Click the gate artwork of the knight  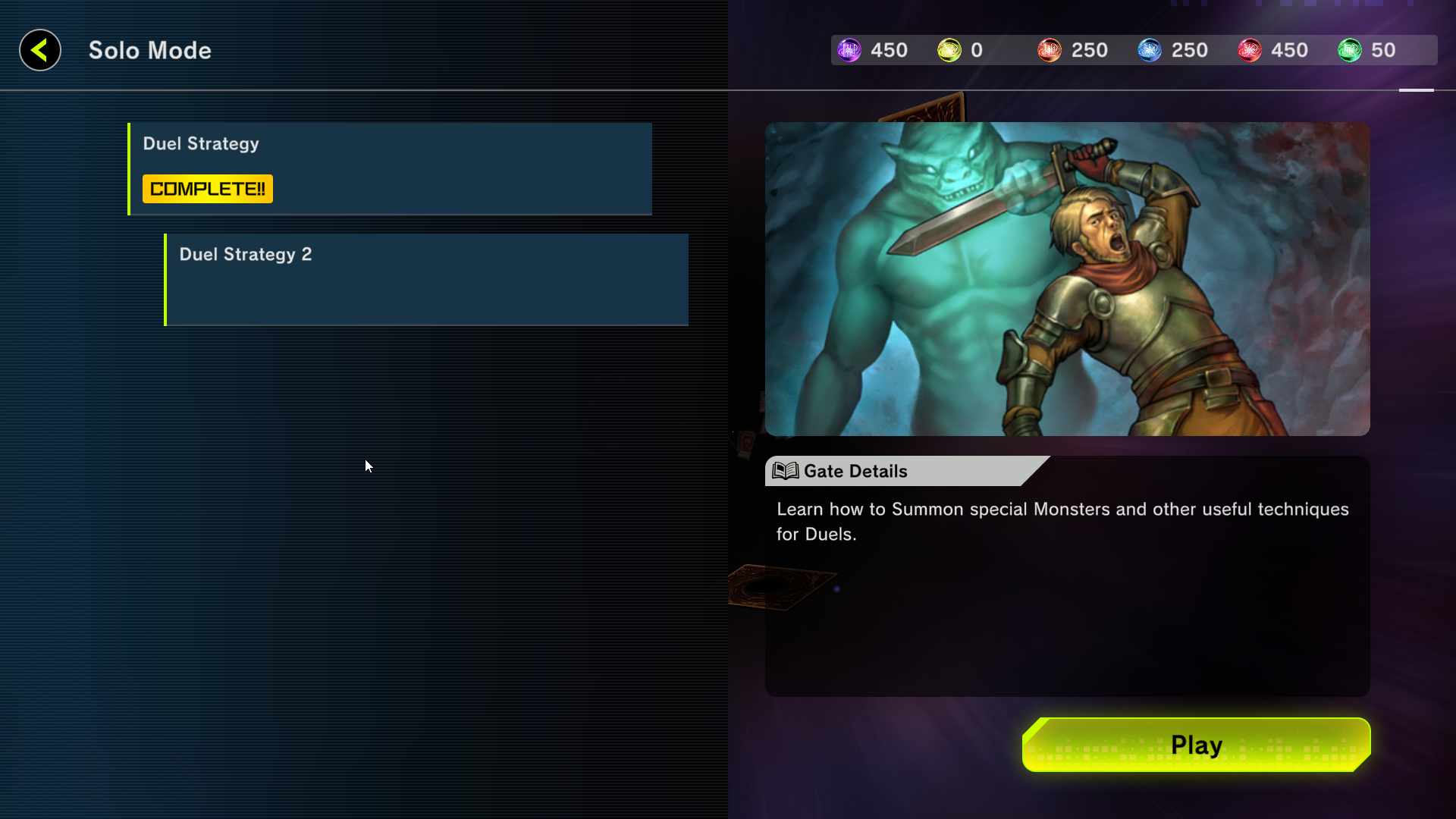coord(1067,279)
